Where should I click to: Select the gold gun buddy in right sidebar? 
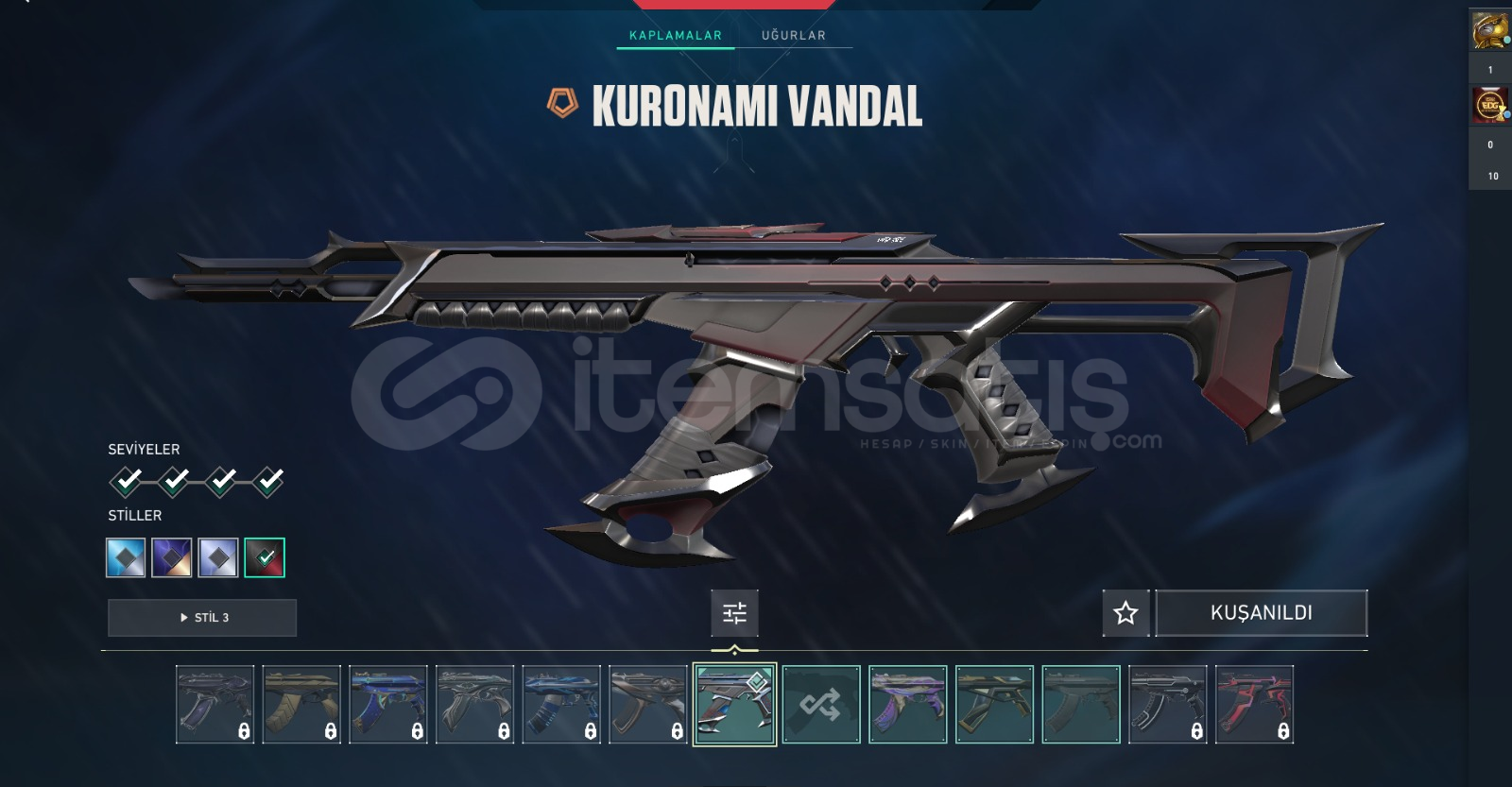click(x=1491, y=31)
